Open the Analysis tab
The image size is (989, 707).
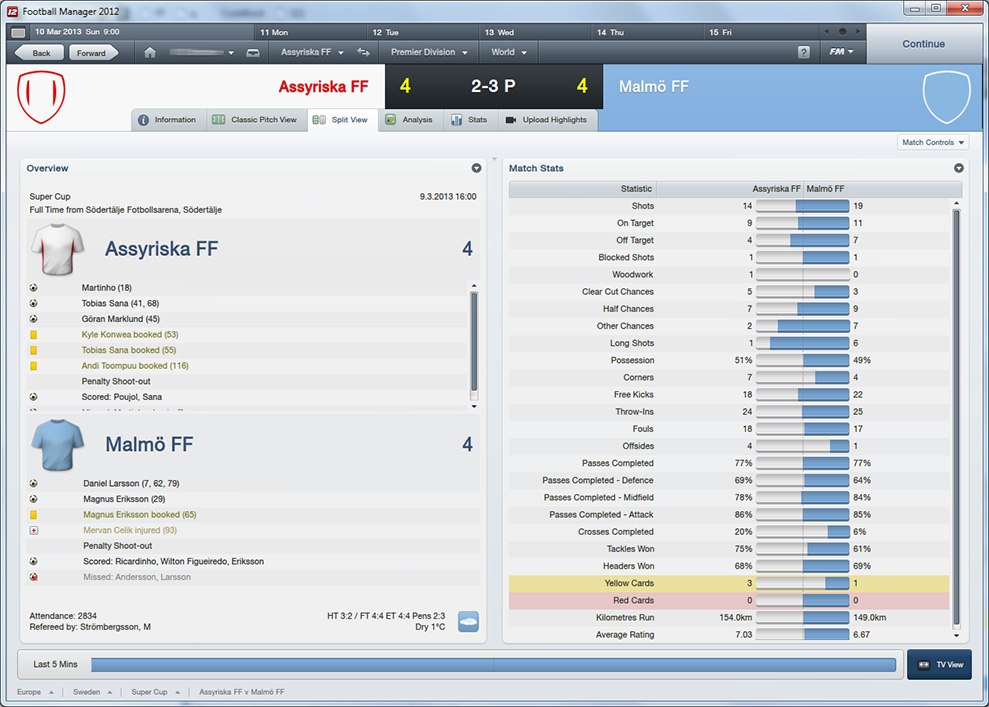pos(409,120)
